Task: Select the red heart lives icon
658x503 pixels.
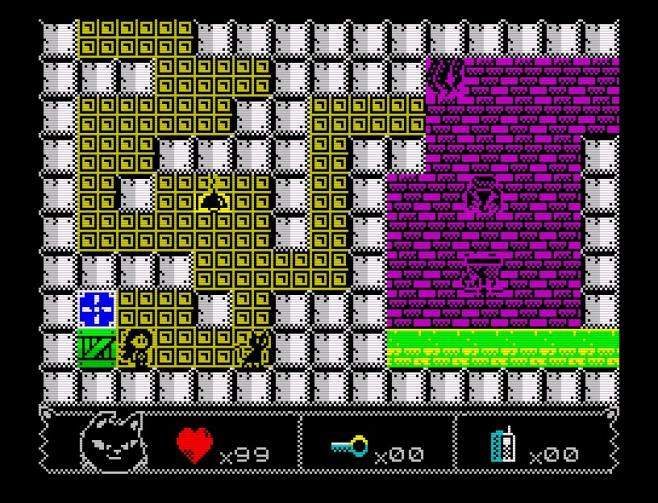Action: [x=196, y=445]
